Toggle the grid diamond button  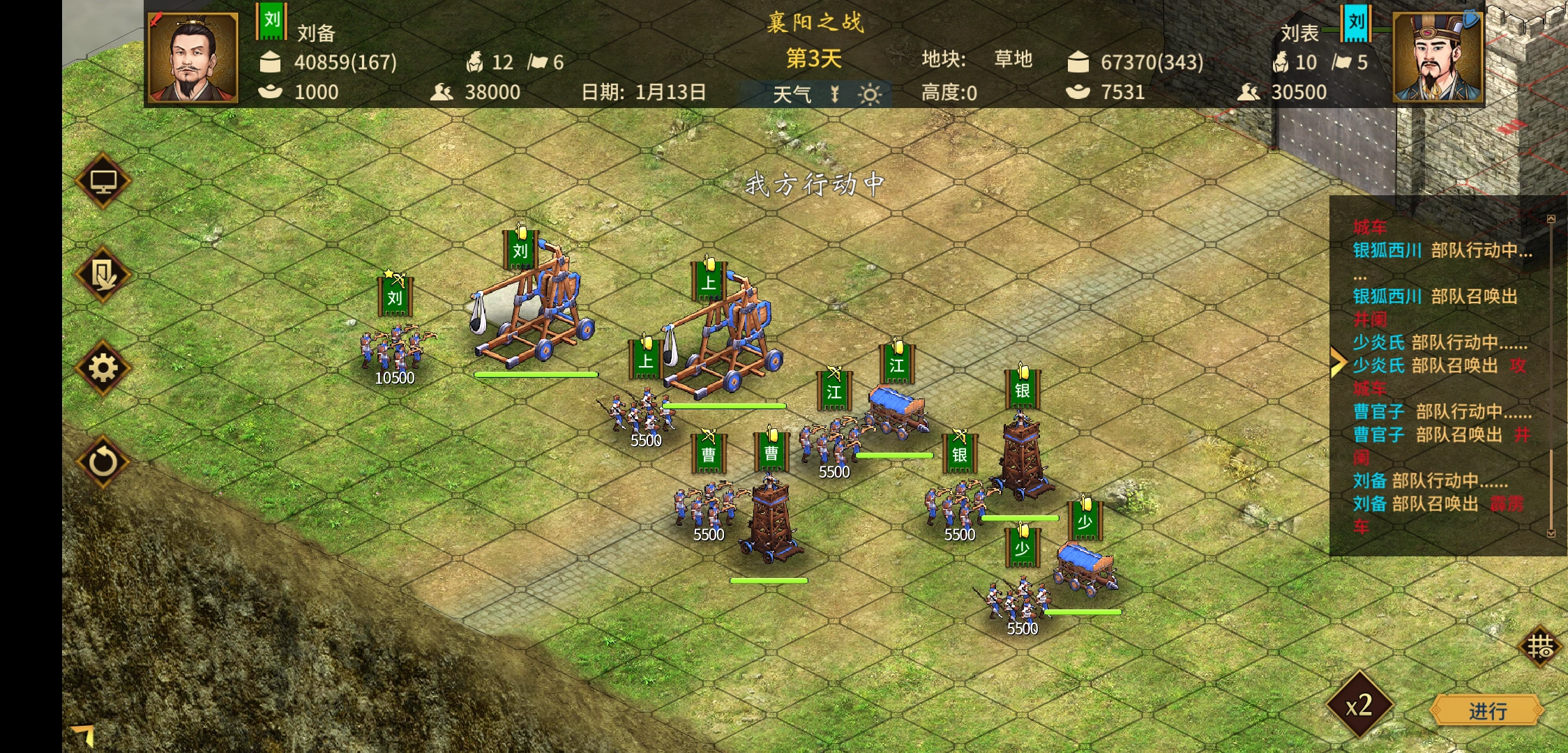1539,646
